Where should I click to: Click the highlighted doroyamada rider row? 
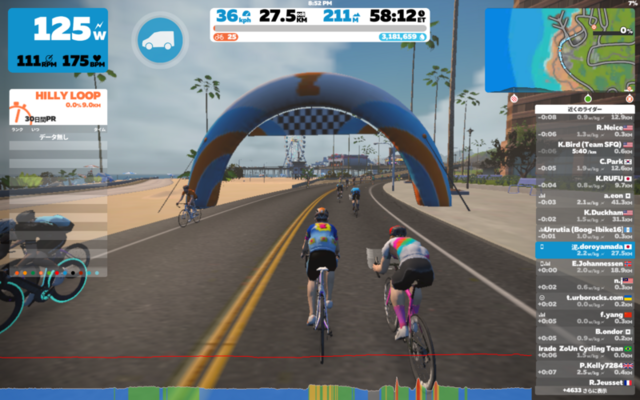[585, 248]
